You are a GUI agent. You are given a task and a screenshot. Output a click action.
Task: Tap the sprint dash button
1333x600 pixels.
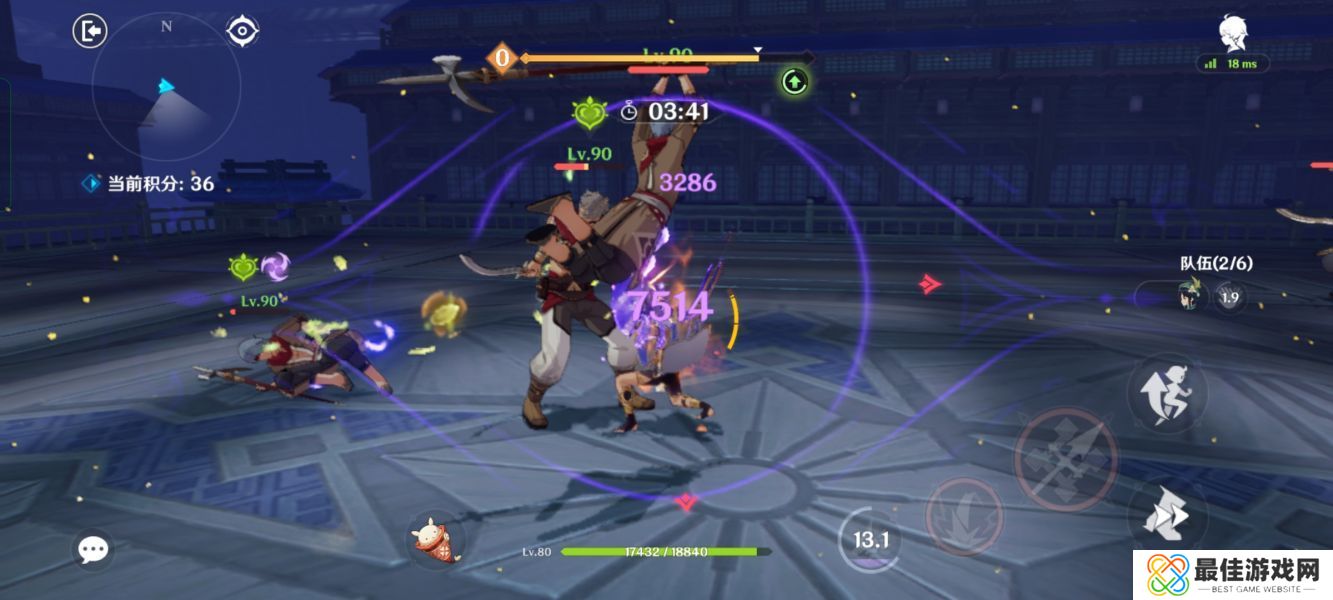click(x=1166, y=516)
